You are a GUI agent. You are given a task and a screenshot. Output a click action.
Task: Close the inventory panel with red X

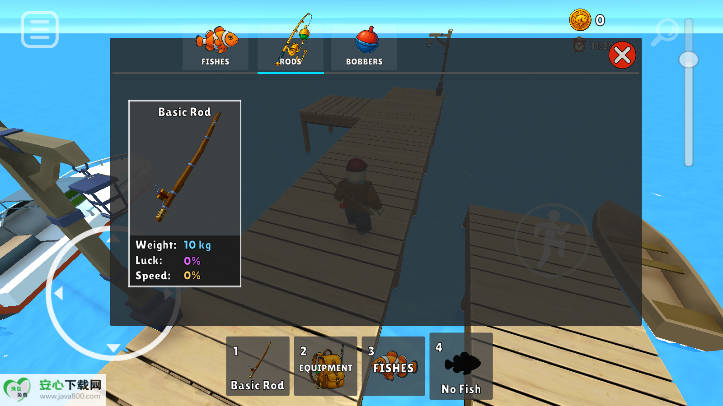pos(622,55)
